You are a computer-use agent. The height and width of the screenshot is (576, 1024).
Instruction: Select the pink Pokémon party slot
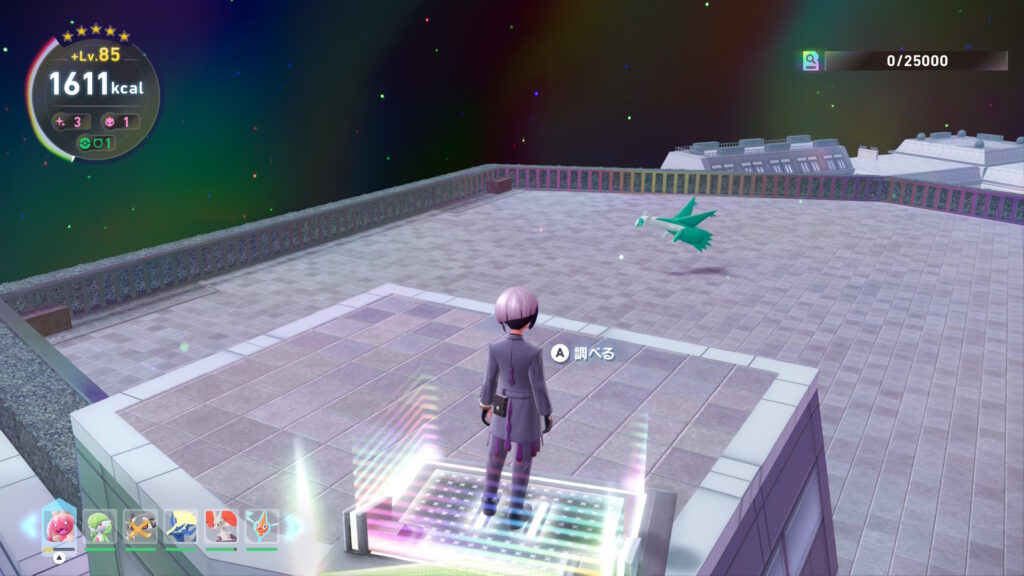click(x=59, y=525)
